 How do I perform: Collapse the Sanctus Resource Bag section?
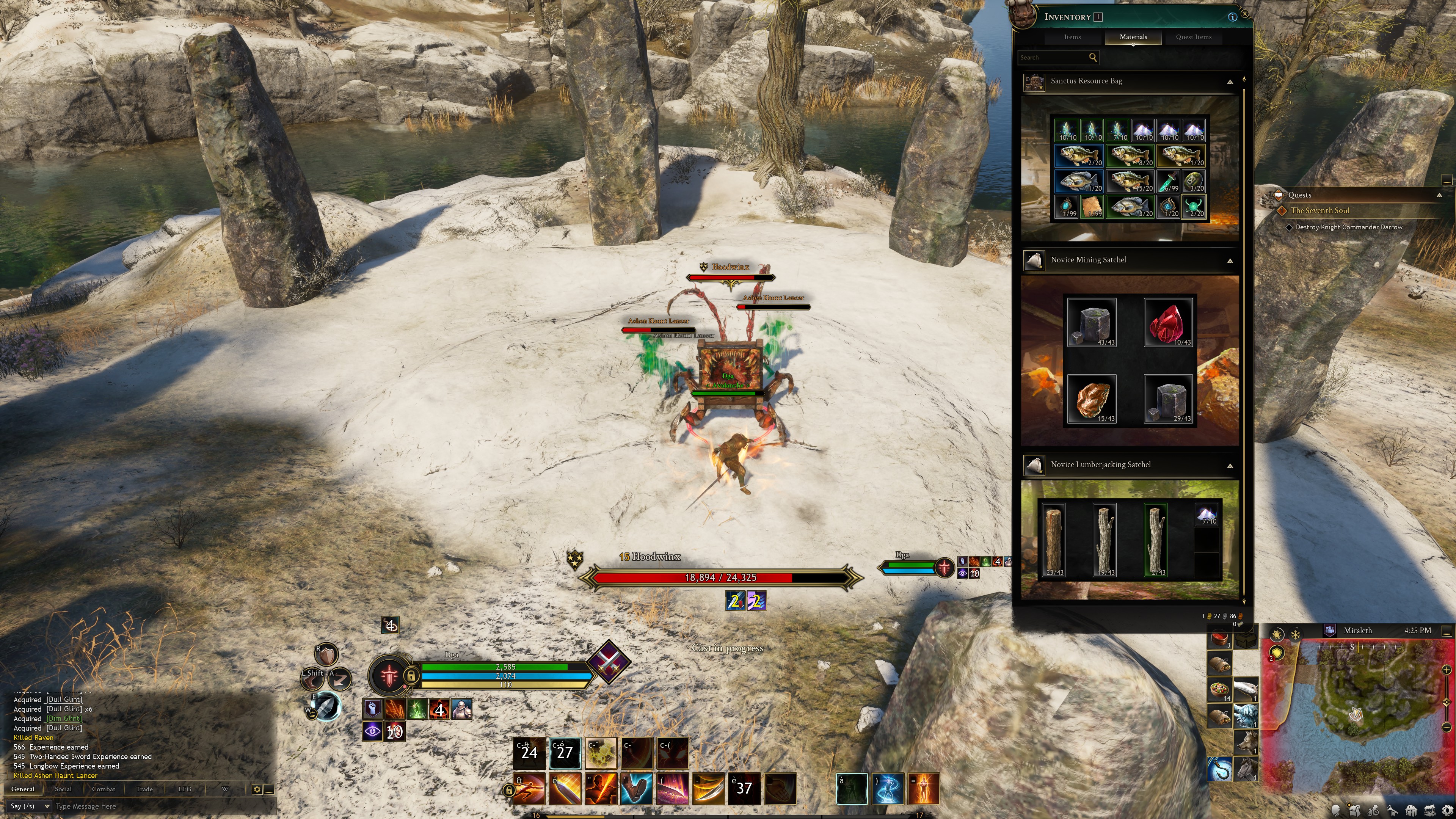click(1230, 82)
